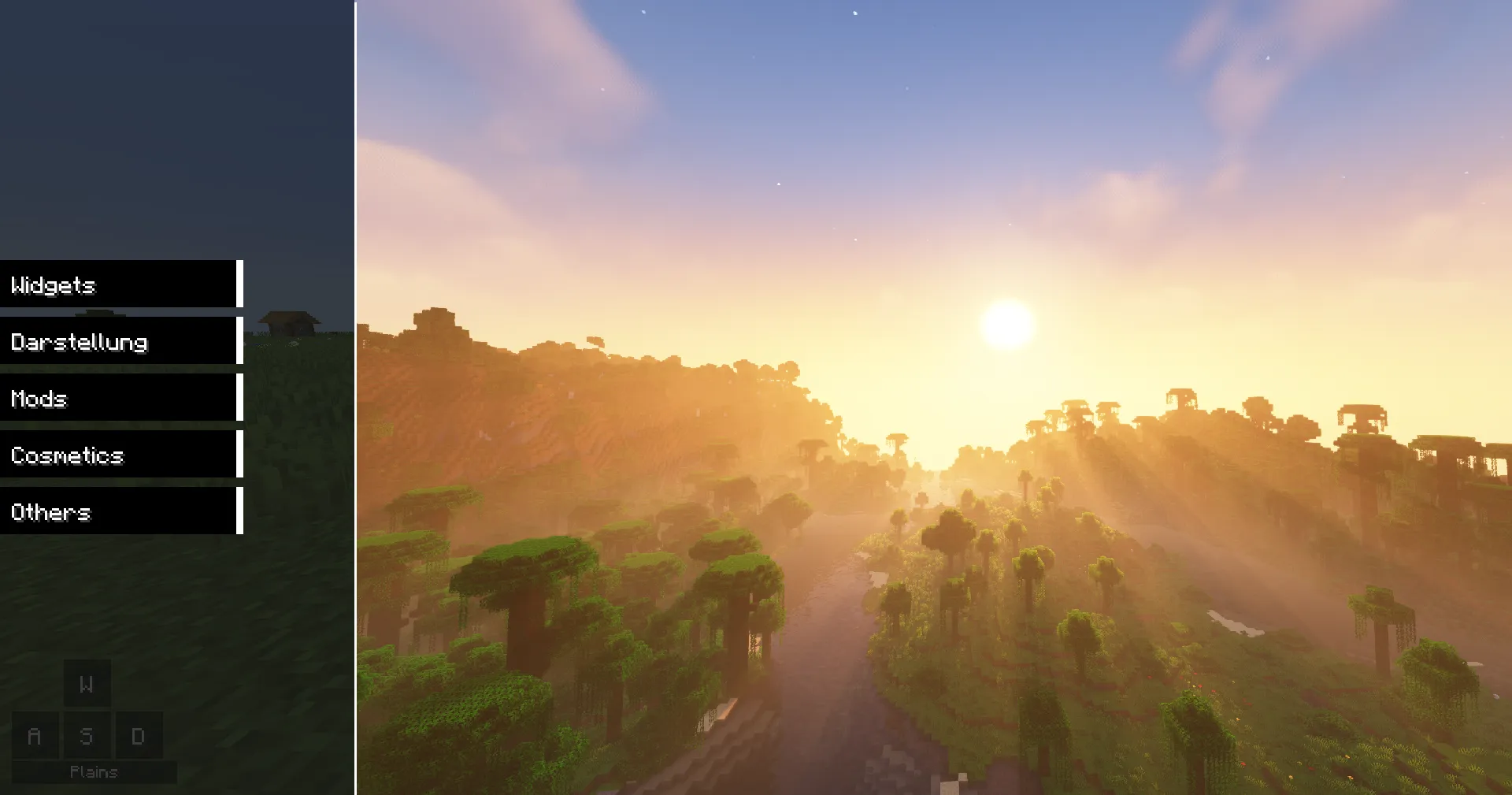Select the Plains biome display widget
The height and width of the screenshot is (795, 1512).
pyautogui.click(x=94, y=772)
